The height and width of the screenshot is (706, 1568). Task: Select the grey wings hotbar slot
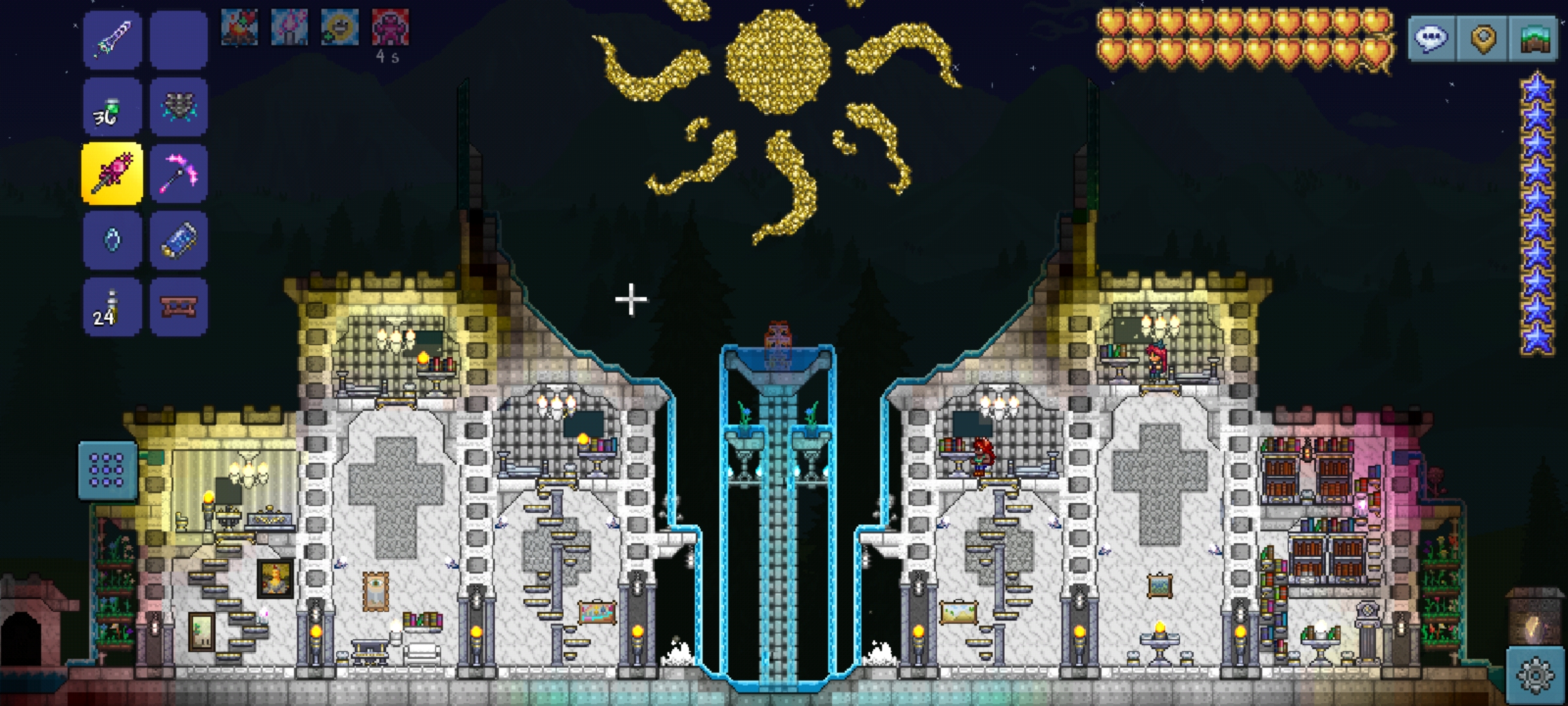click(178, 107)
